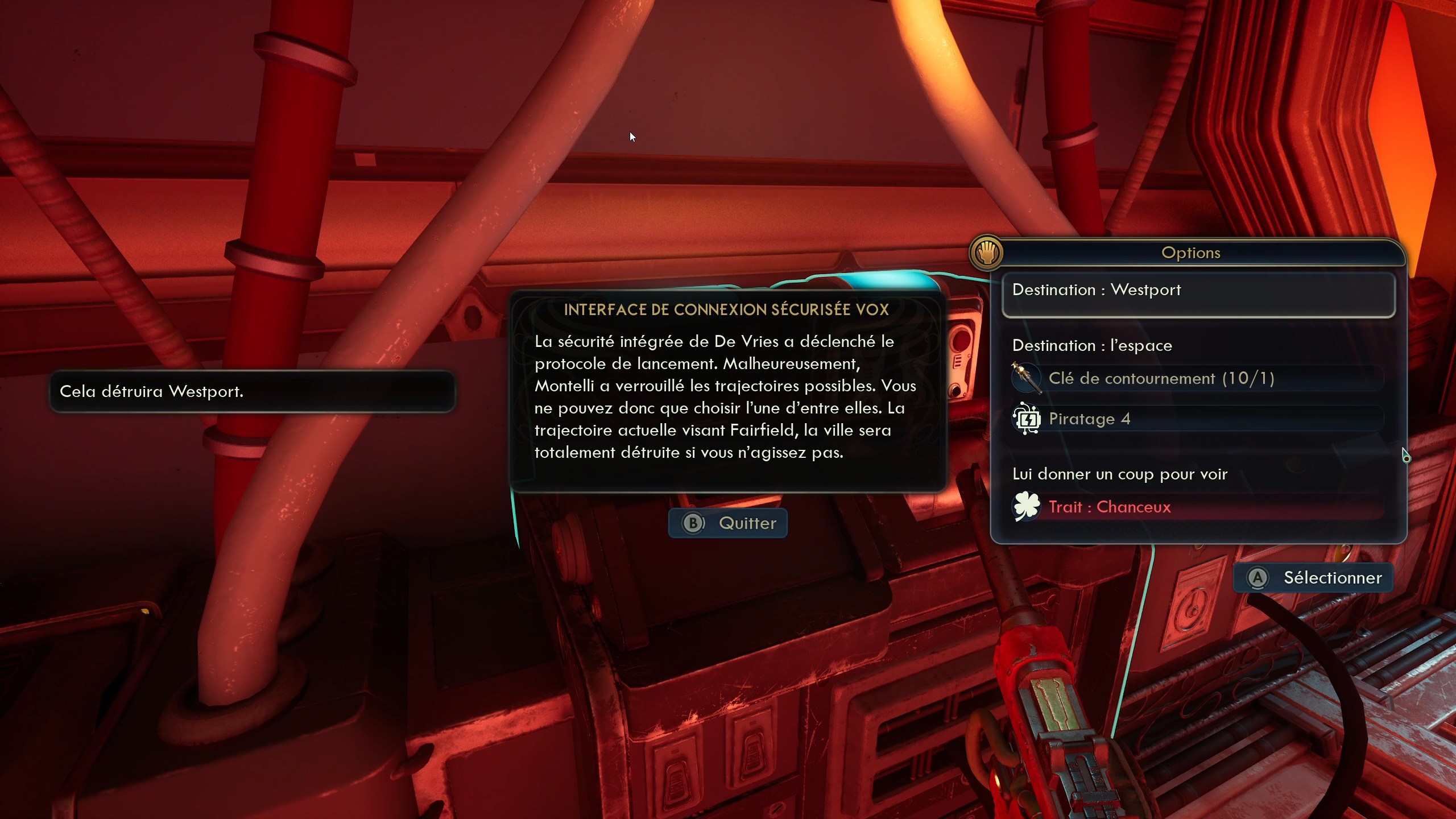Click the Piratage hacking chip icon
Viewport: 1456px width, 819px height.
coord(1028,419)
